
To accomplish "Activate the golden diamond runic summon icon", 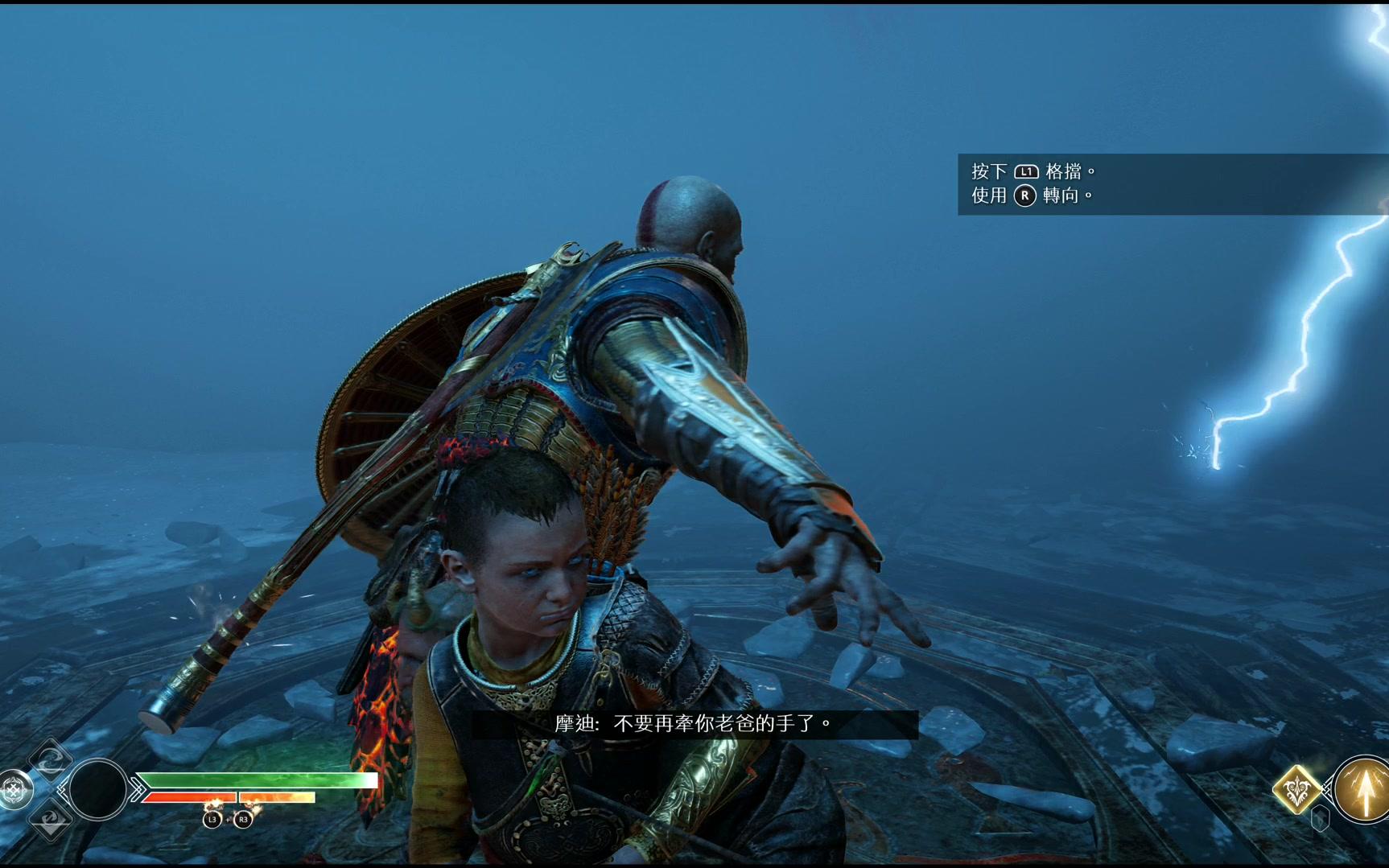I will (1296, 790).
